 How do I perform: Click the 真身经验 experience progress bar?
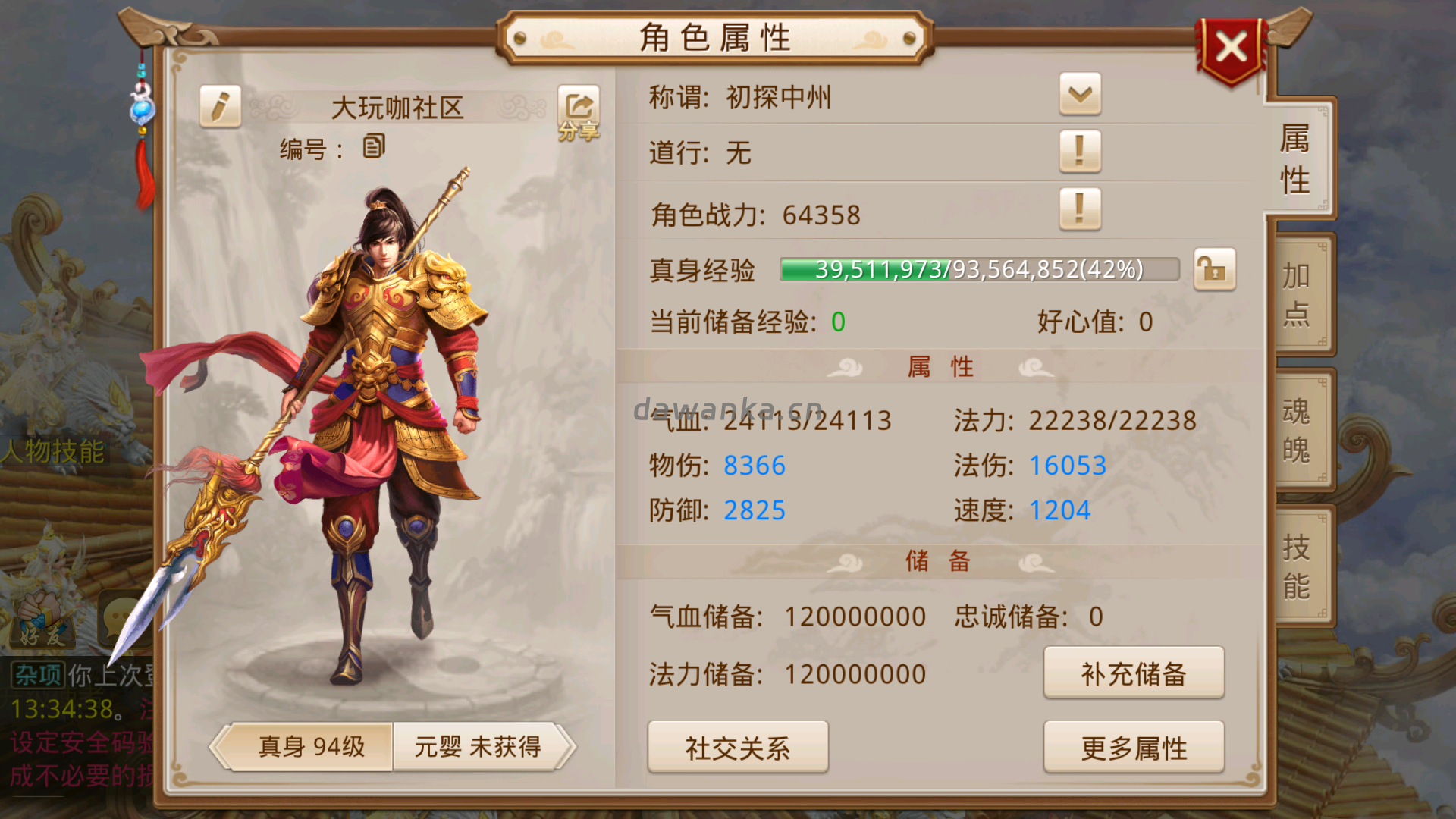pos(978,270)
